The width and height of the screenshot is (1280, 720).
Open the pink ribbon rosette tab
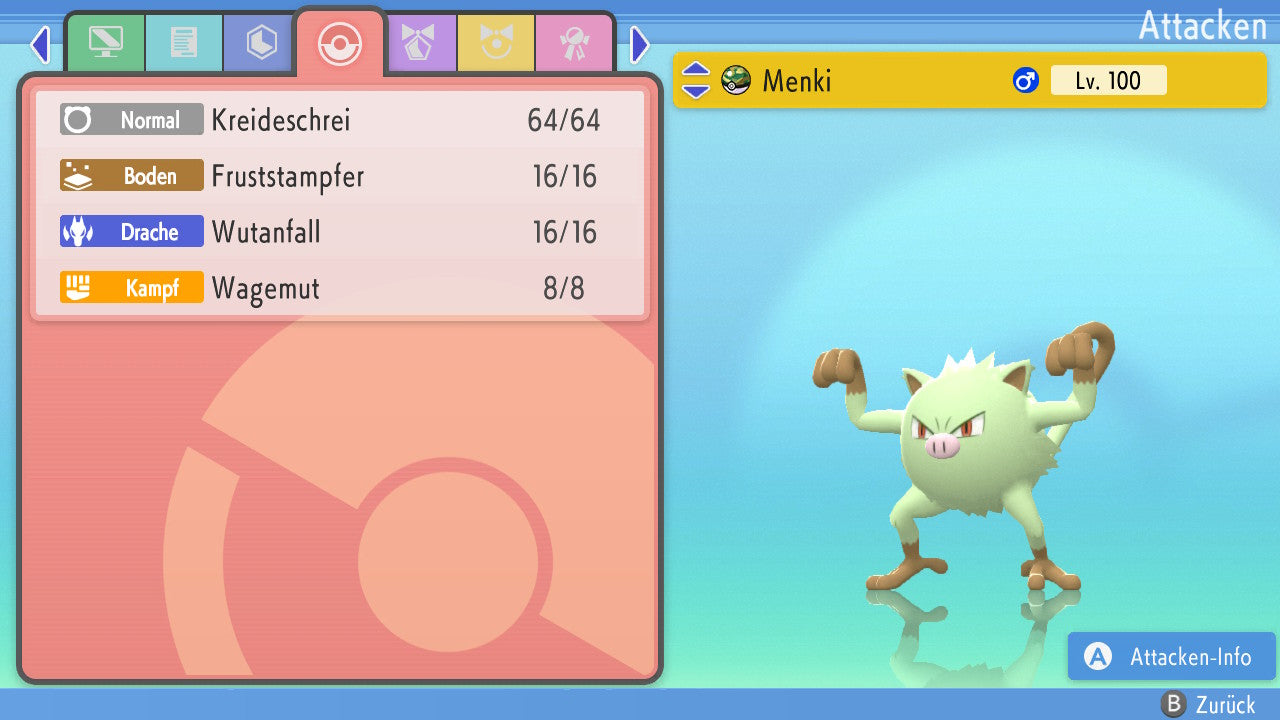(574, 43)
